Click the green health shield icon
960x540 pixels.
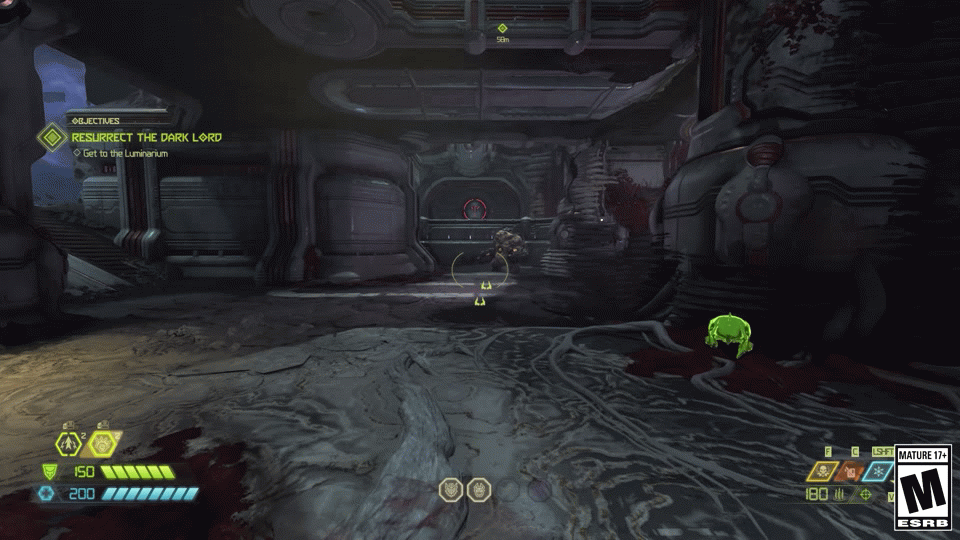click(48, 471)
